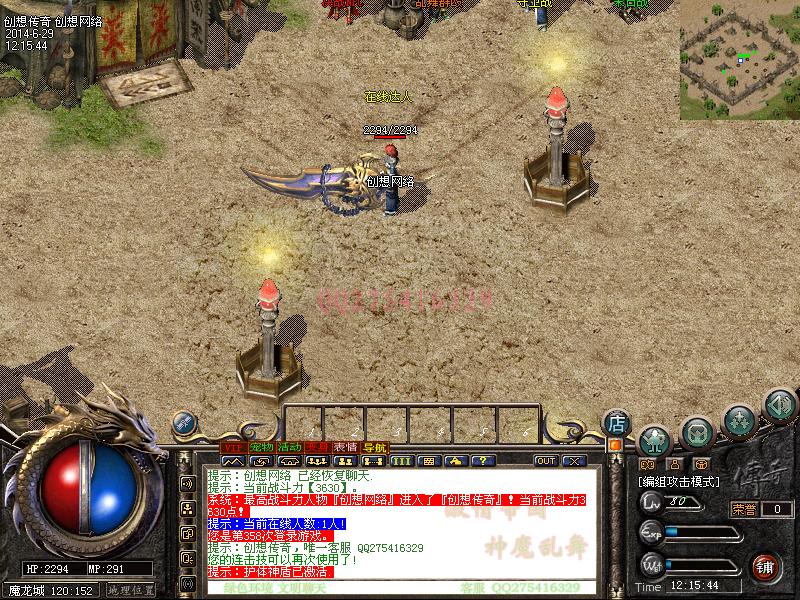Image resolution: width=800 pixels, height=600 pixels.
Task: Click the 编组攻击模式 attack mode label
Action: (x=679, y=481)
